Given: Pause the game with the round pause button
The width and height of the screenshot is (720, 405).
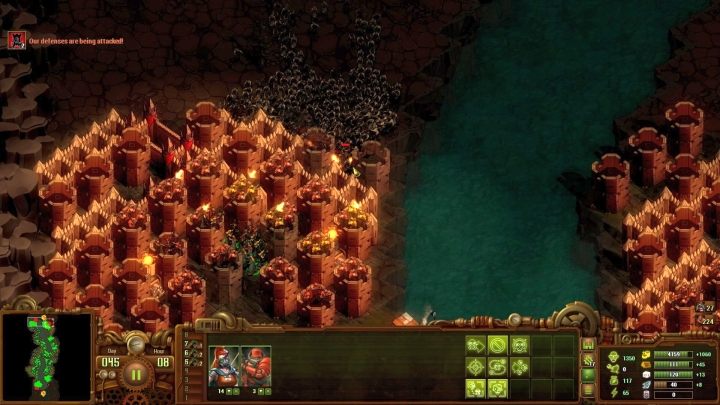Looking at the screenshot, I should coord(136,376).
